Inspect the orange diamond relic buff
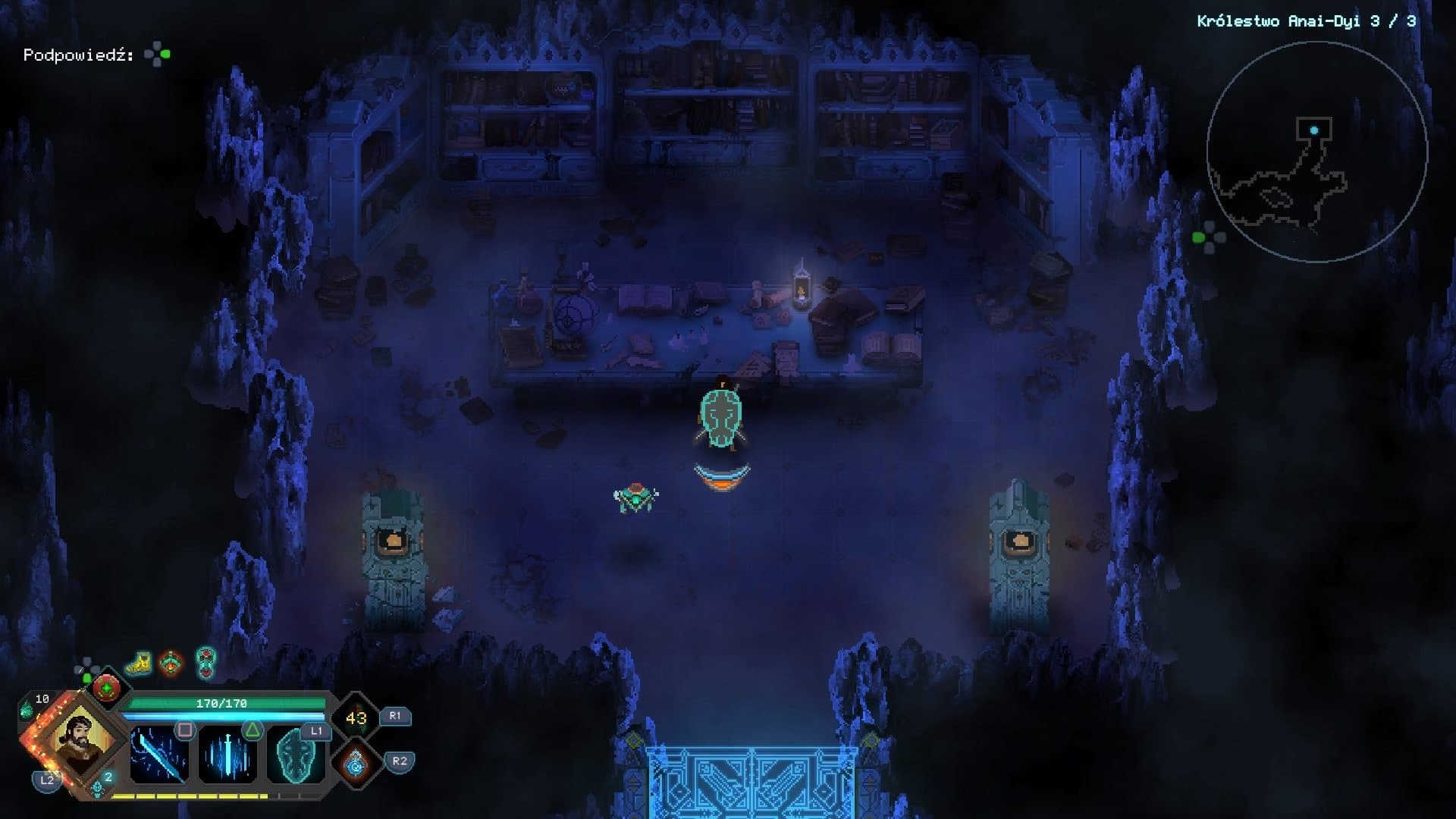Image resolution: width=1456 pixels, height=819 pixels. point(172,663)
